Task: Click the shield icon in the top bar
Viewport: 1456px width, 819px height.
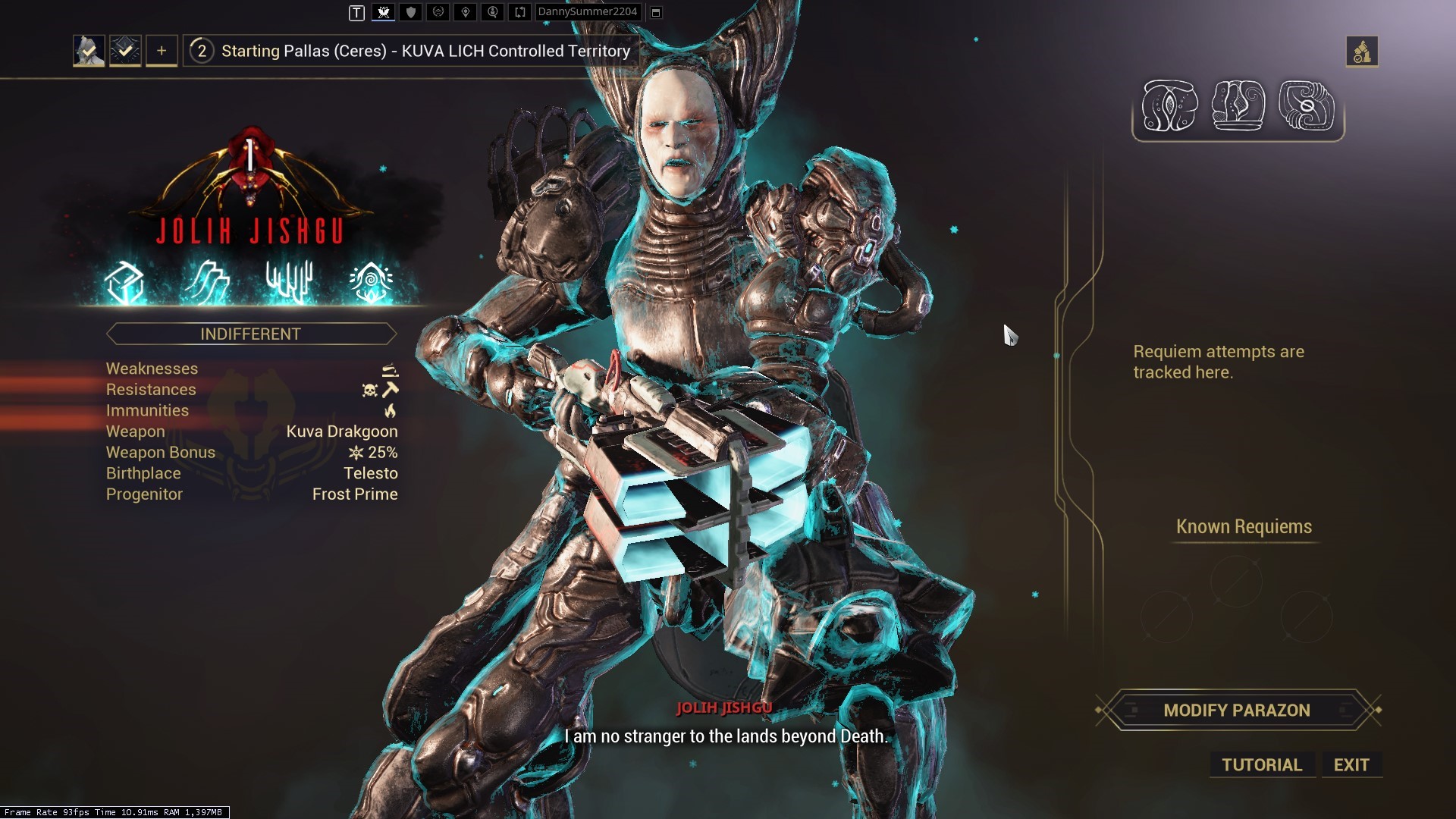Action: pos(410,12)
